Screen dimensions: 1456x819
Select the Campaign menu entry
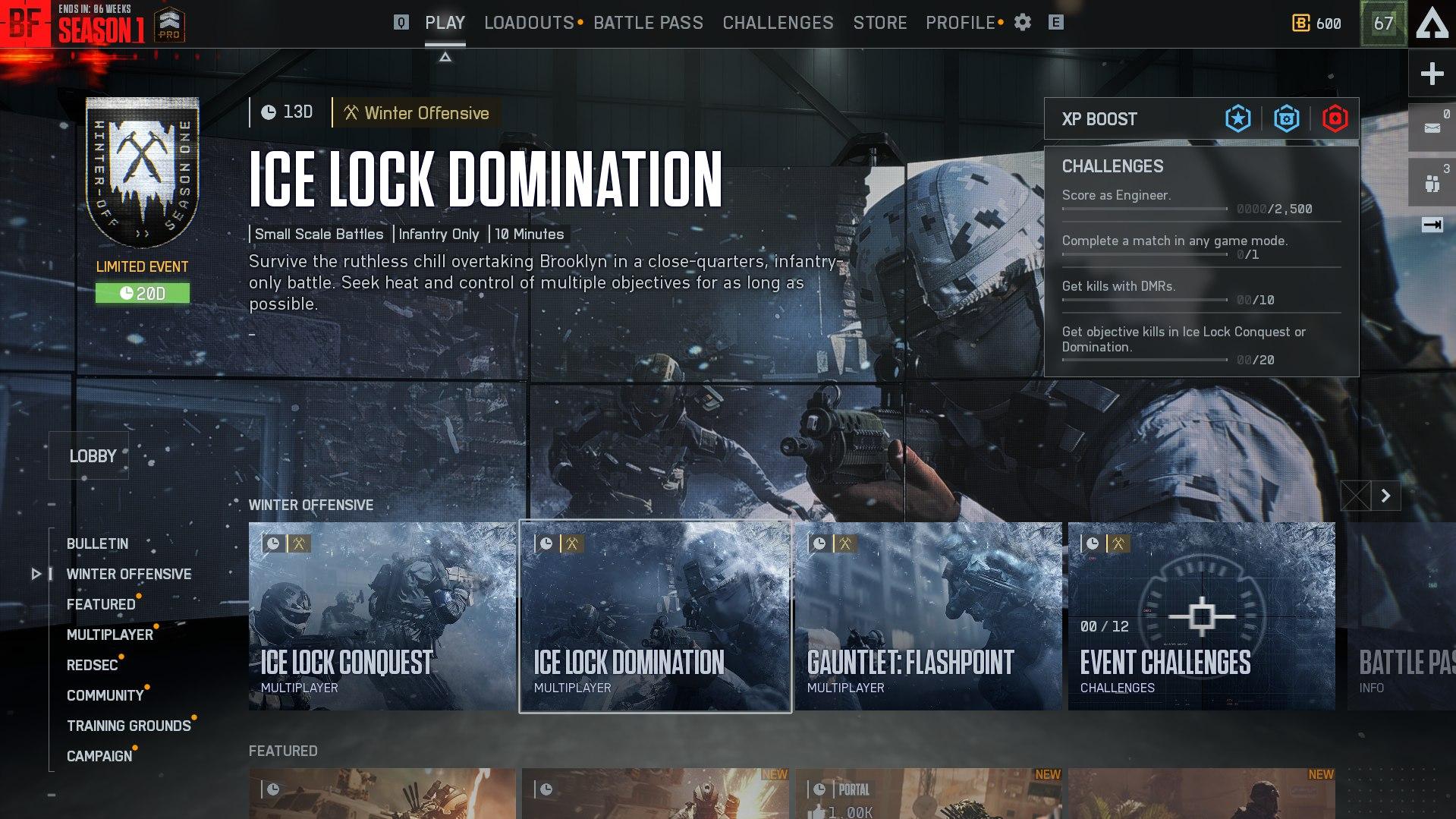[99, 756]
